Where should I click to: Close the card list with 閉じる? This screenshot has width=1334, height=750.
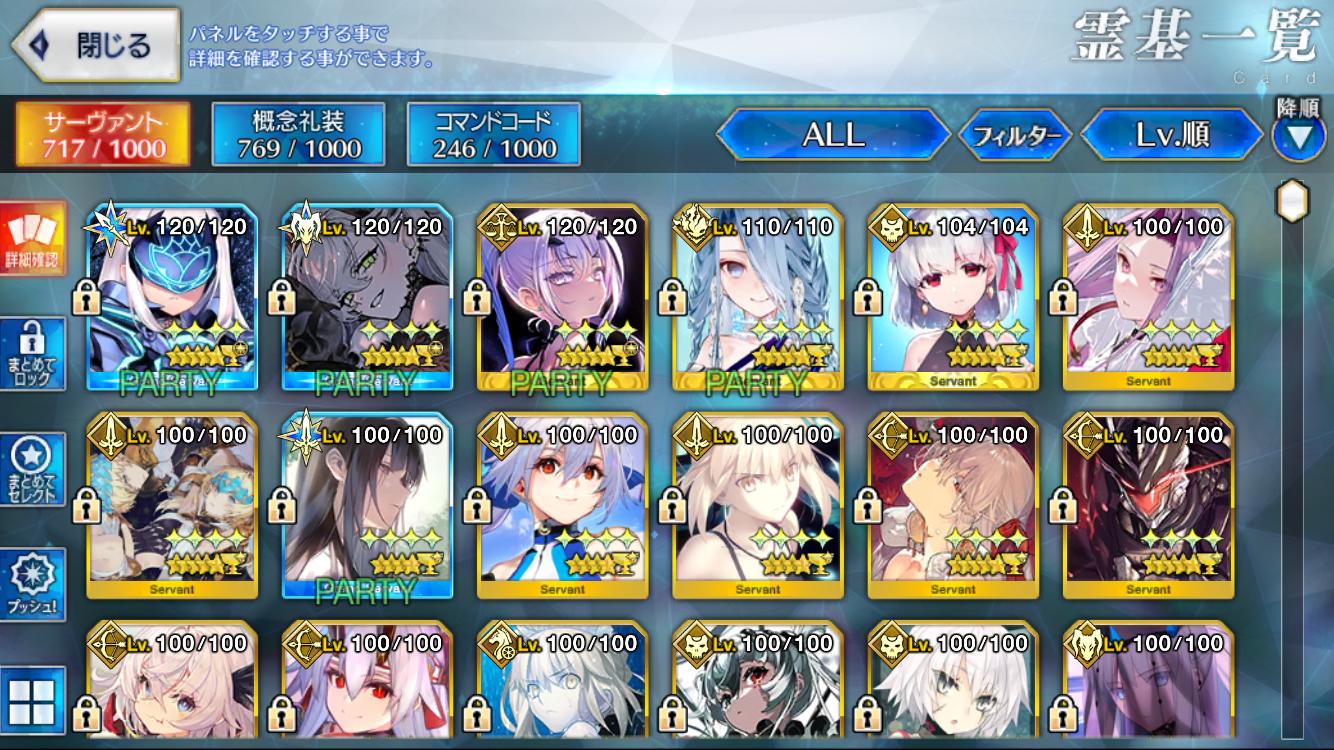(95, 45)
